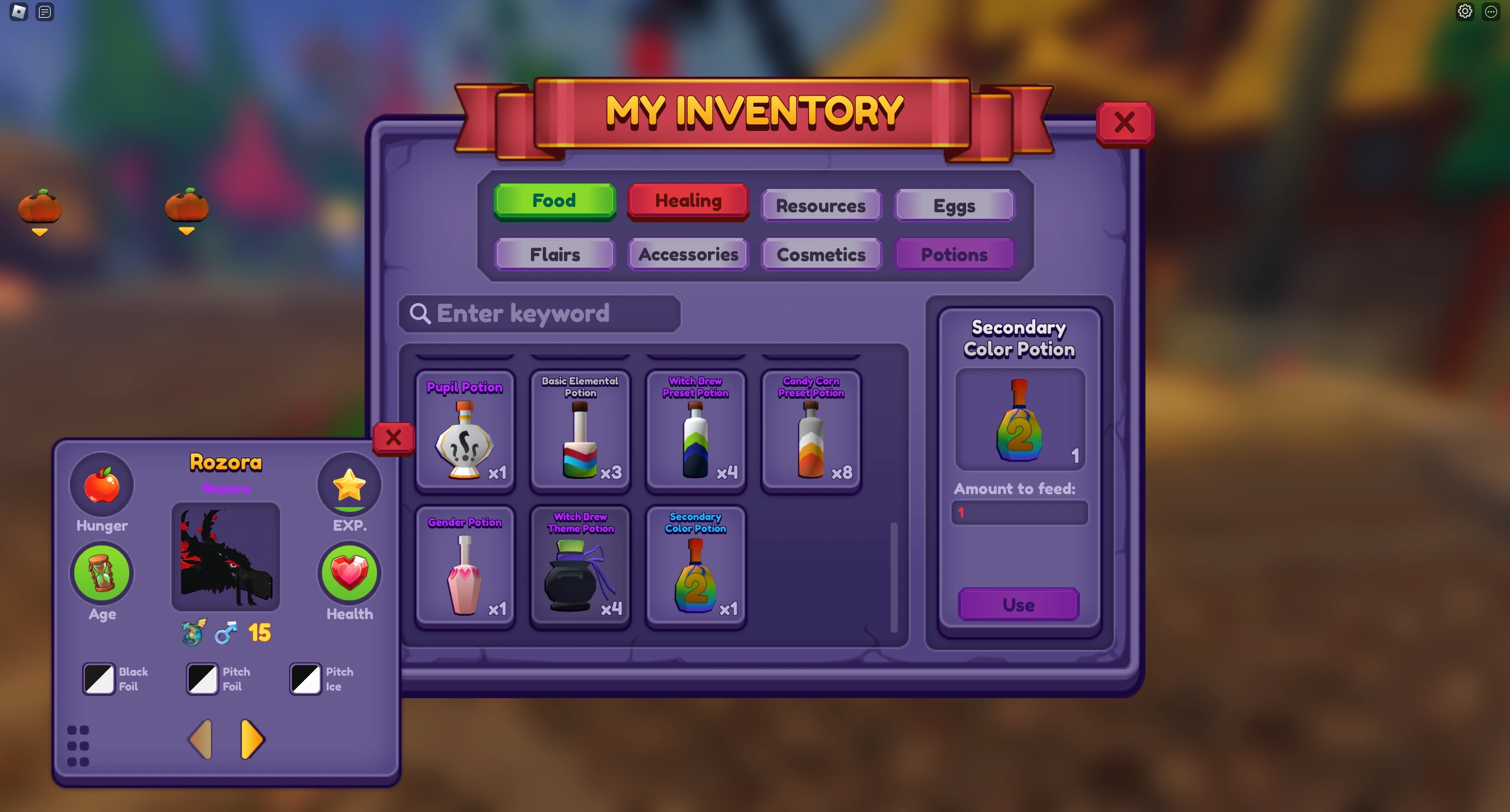Click the Health heart icon

[x=349, y=573]
